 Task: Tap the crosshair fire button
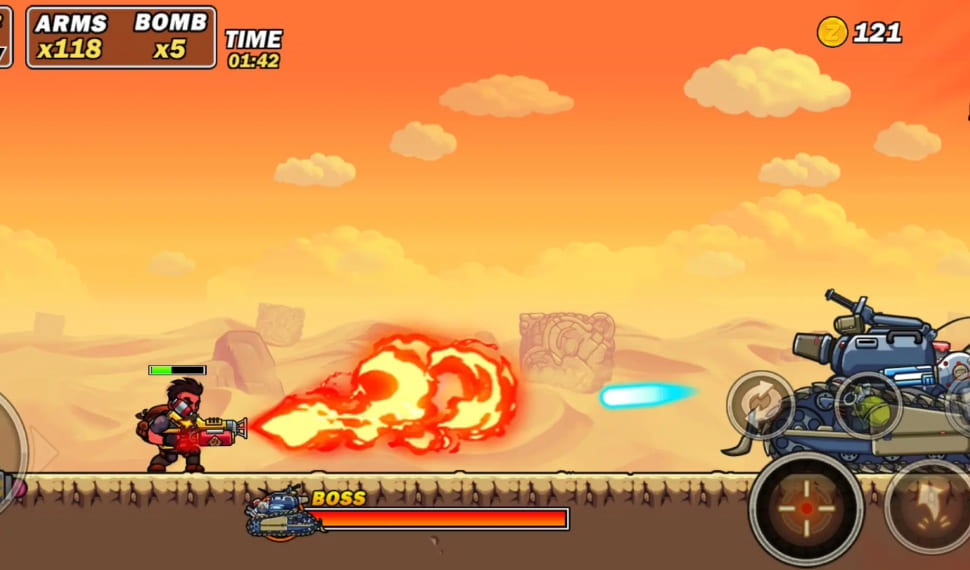805,509
